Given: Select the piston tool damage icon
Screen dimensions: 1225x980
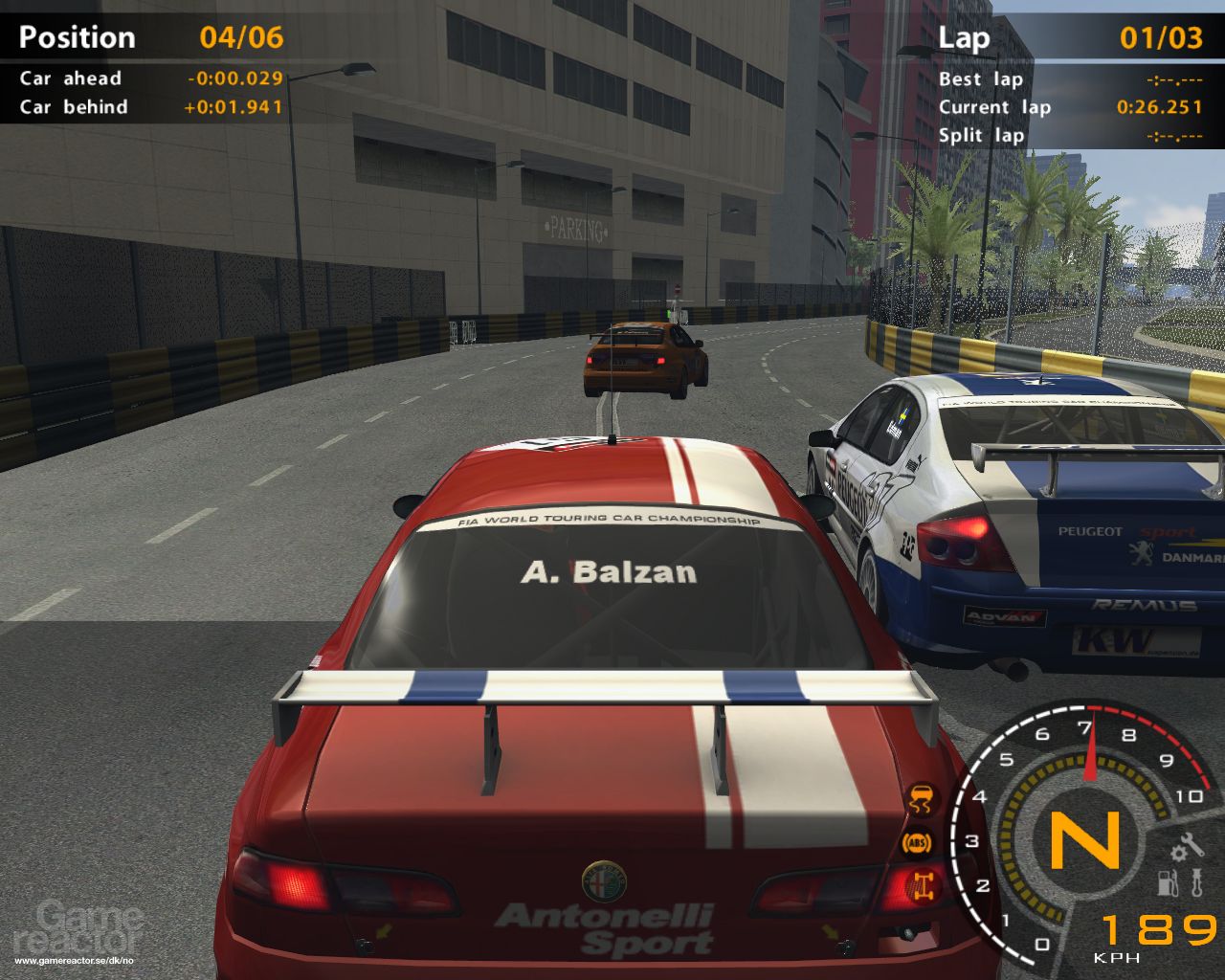Looking at the screenshot, I should point(1195,882).
